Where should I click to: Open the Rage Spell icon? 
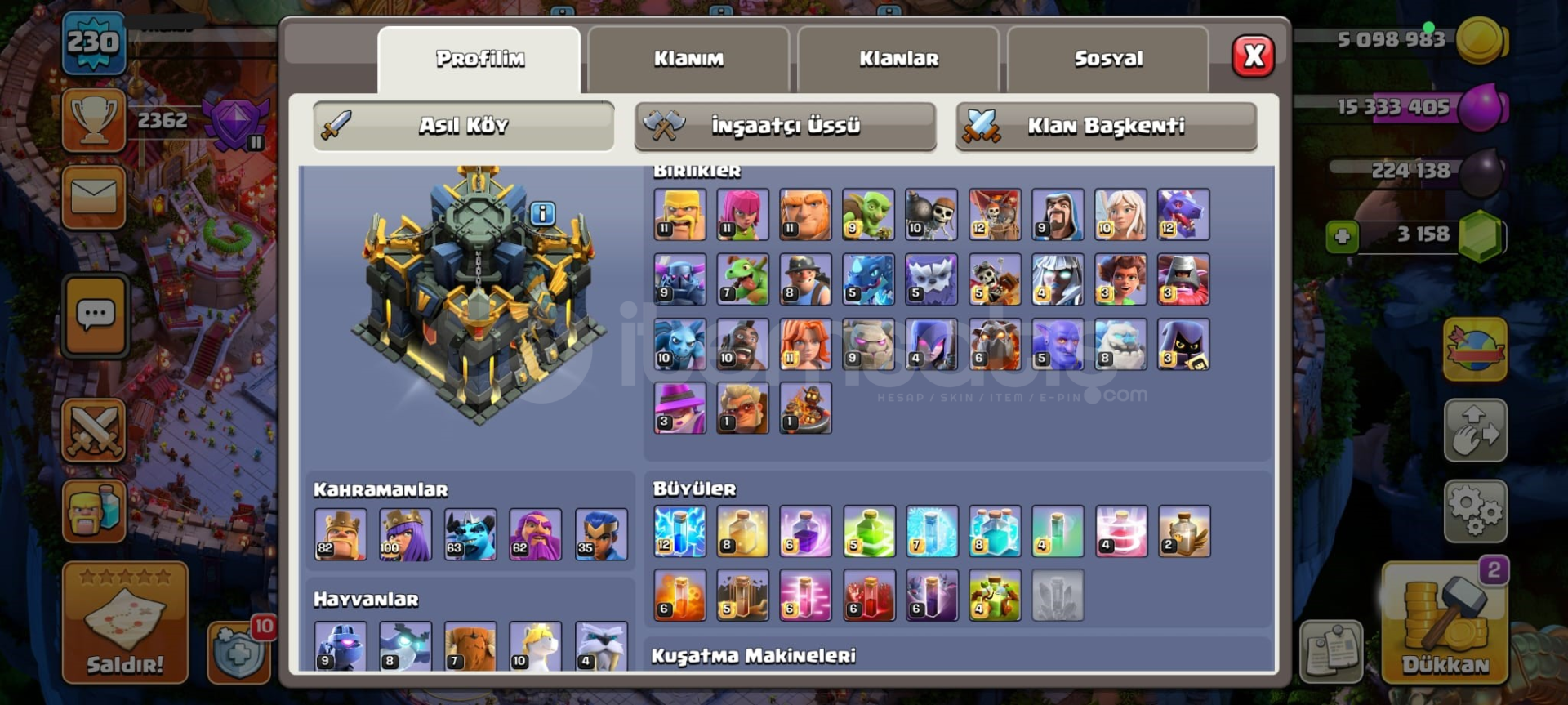pos(806,532)
